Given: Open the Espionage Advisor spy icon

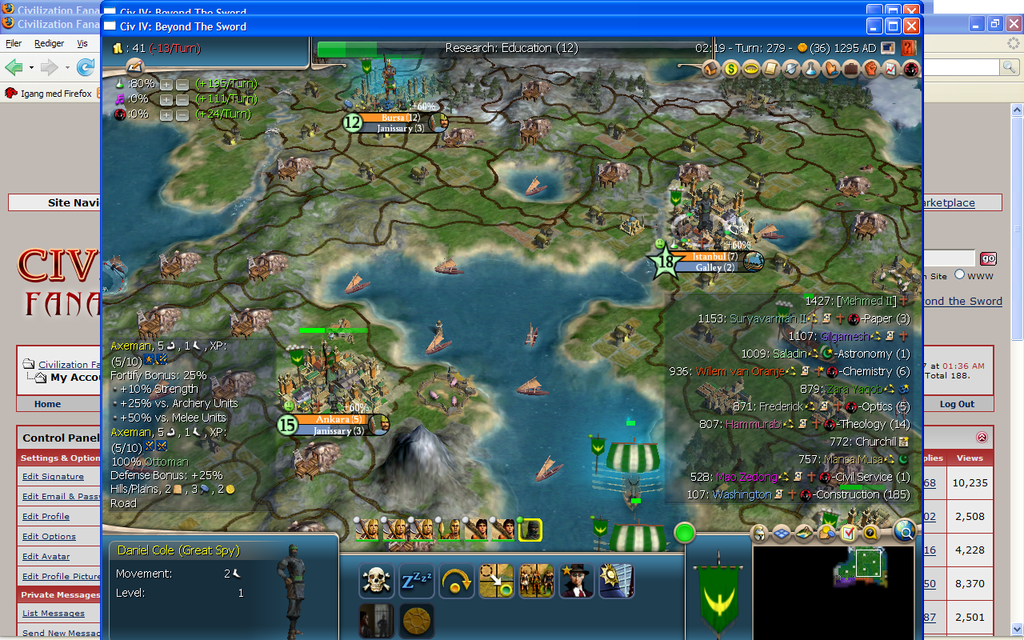Looking at the screenshot, I should click(x=910, y=69).
